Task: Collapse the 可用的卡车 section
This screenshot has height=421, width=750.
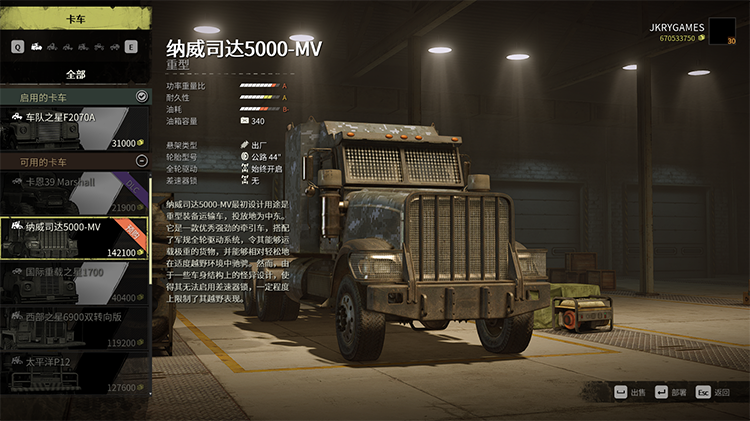Action: [141, 161]
